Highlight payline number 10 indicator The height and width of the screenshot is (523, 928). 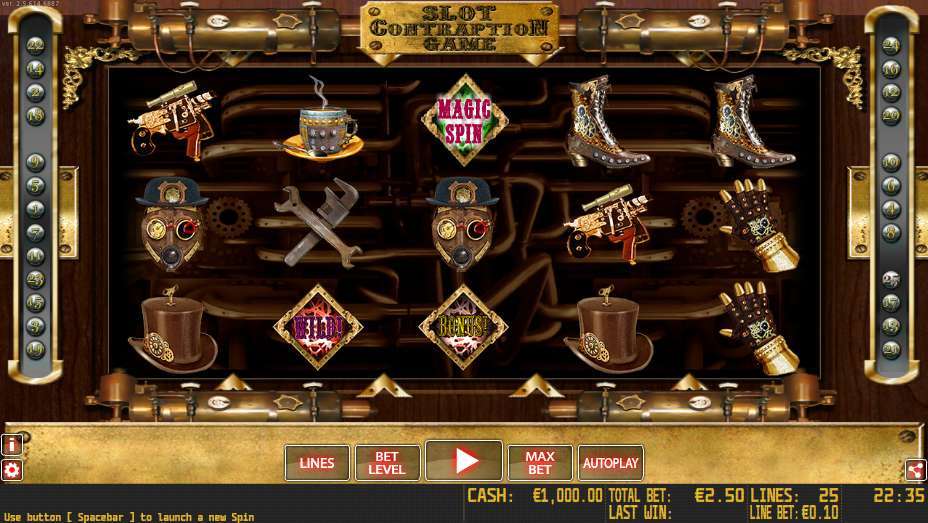pyautogui.click(x=890, y=162)
